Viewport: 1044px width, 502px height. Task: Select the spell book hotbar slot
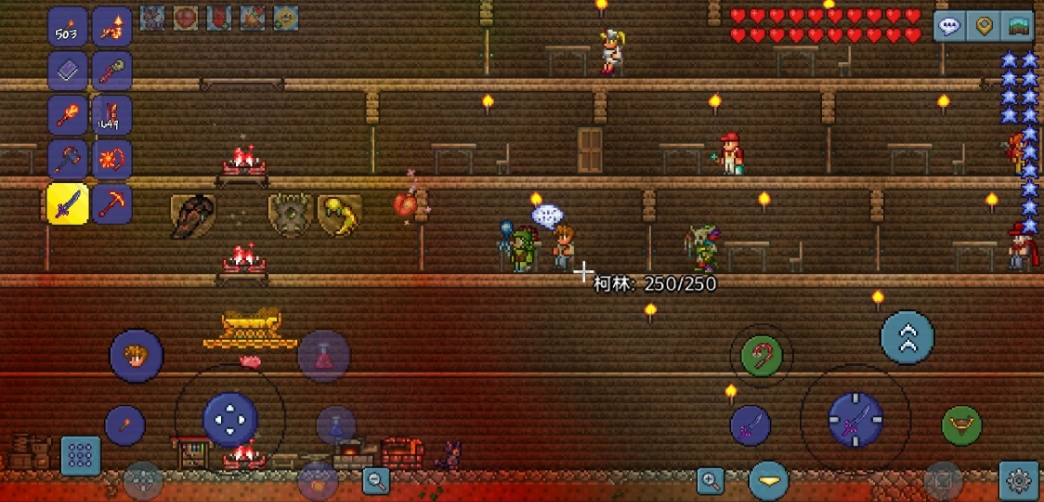coord(68,71)
